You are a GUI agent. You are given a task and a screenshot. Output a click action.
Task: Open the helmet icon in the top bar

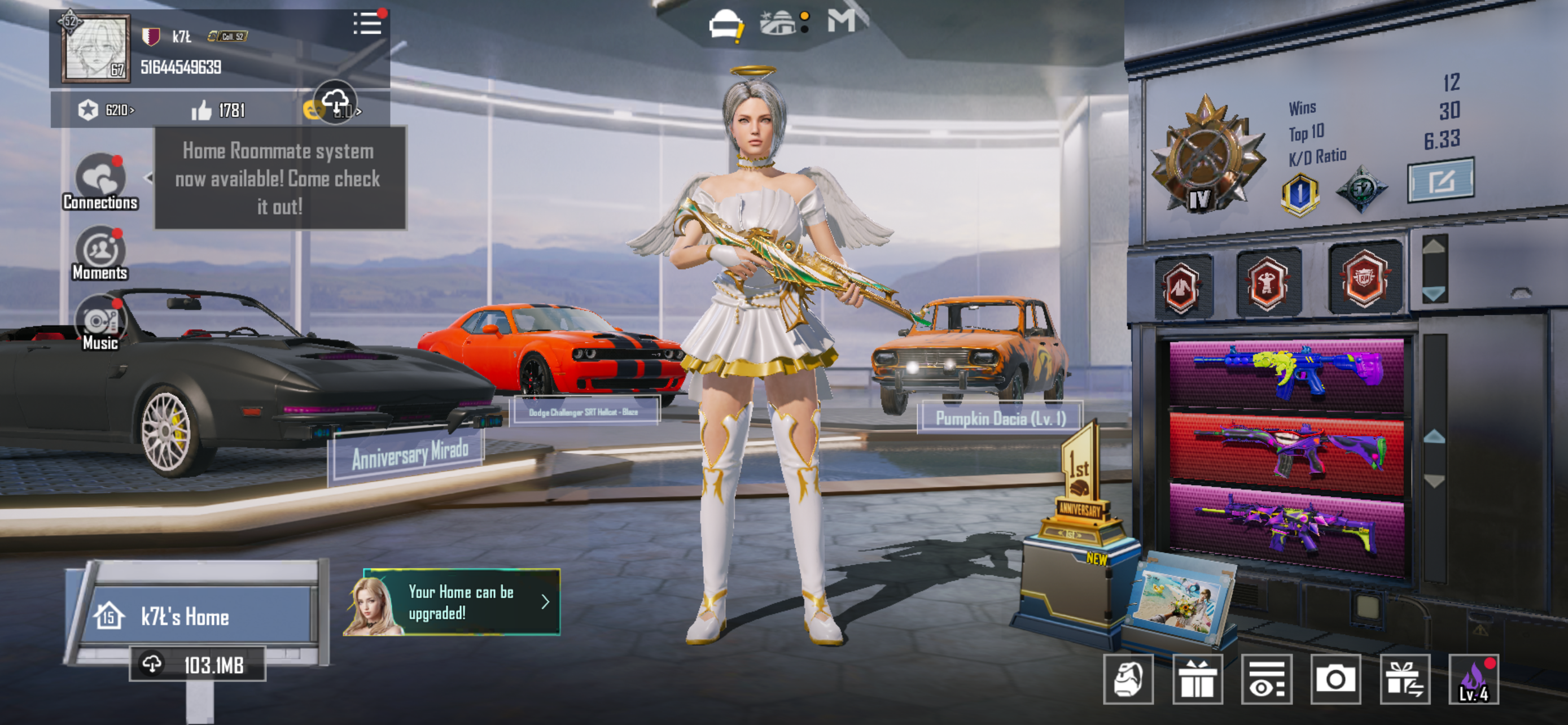(x=724, y=25)
